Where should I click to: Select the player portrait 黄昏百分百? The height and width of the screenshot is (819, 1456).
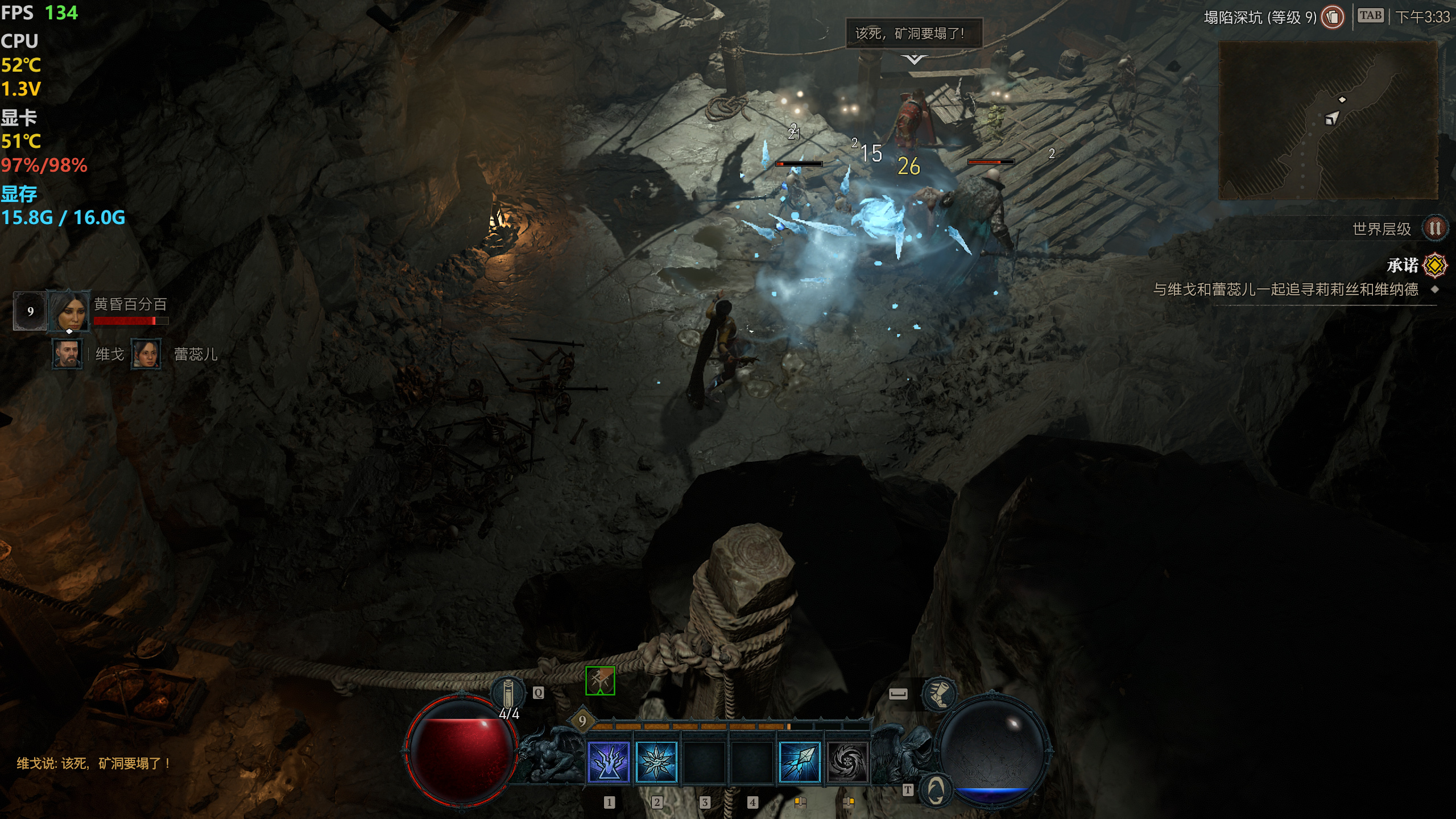pos(69,311)
